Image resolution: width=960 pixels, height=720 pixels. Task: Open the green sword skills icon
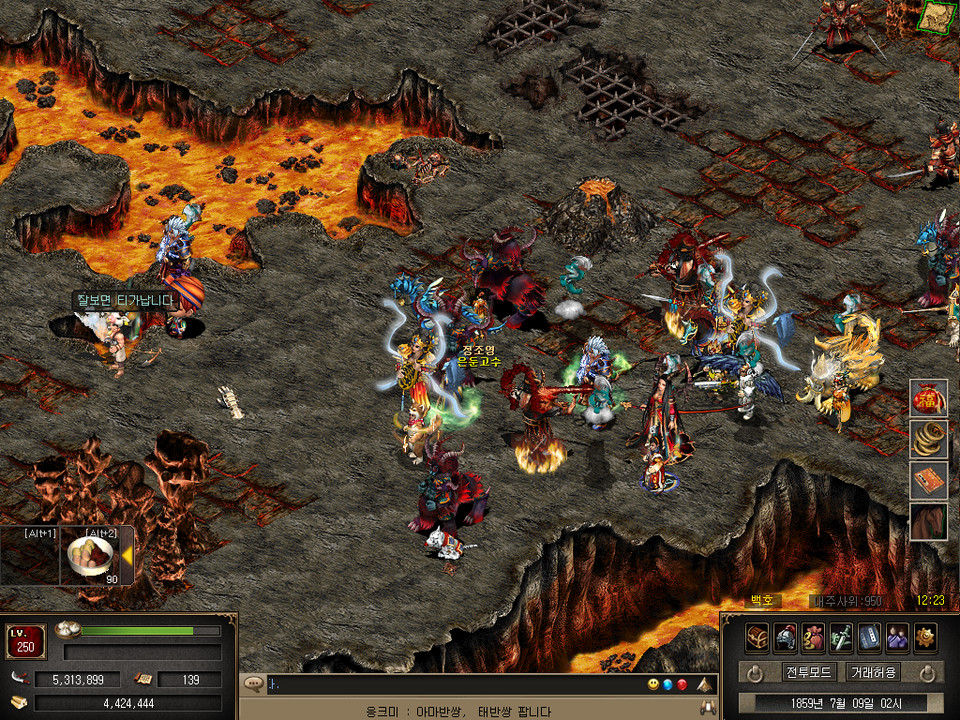tap(842, 637)
